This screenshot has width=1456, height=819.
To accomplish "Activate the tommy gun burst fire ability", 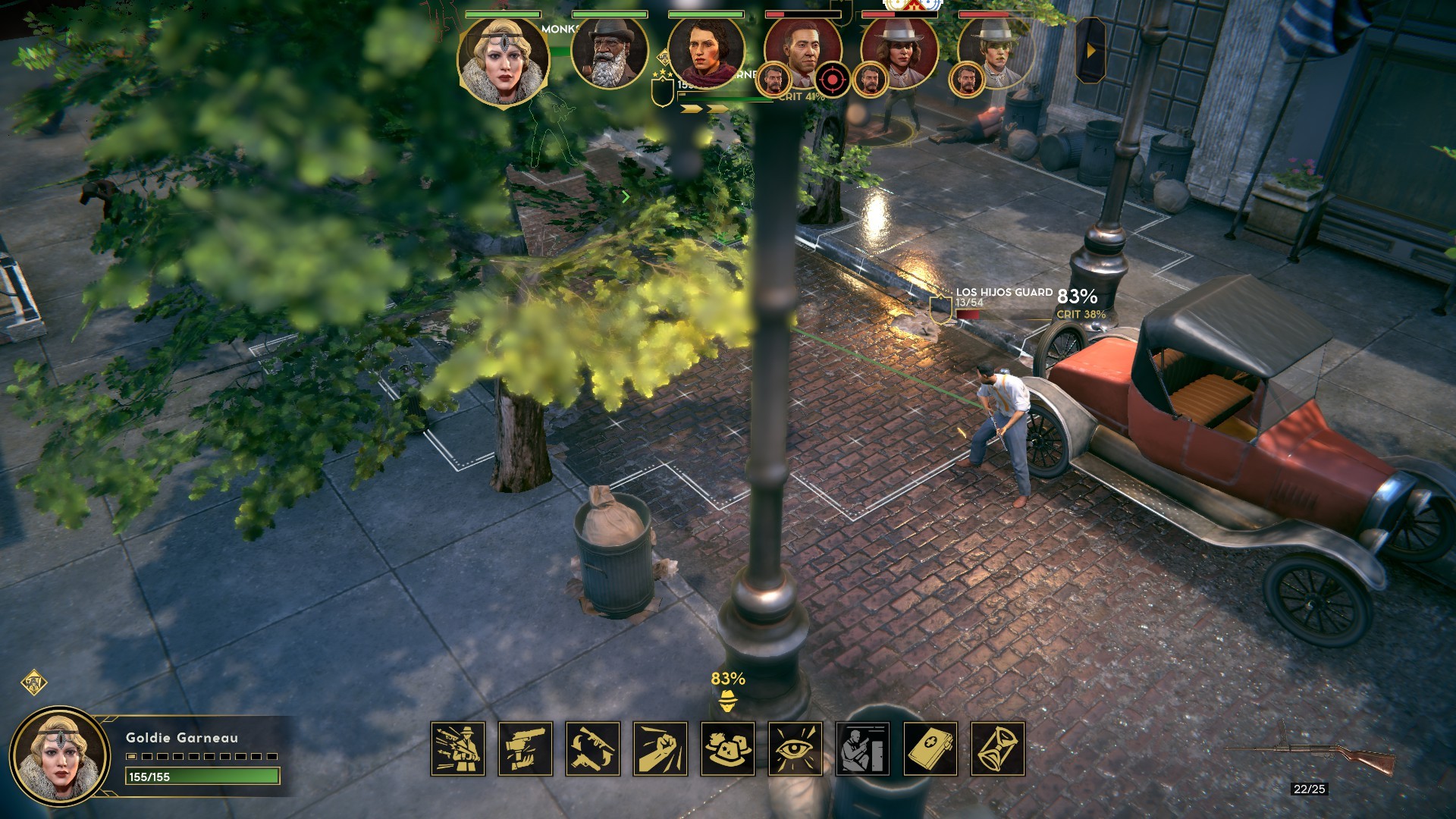I will (458, 748).
